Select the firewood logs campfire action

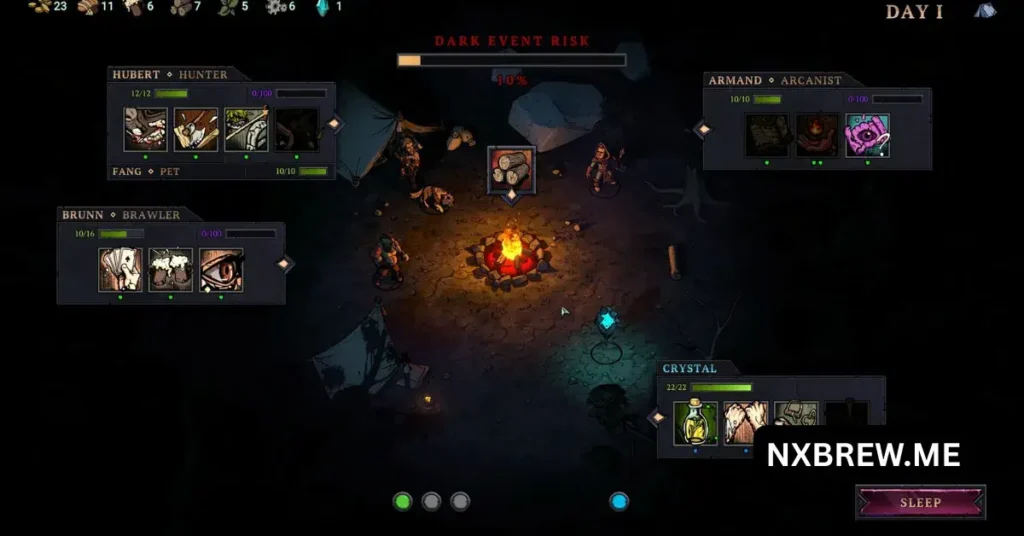pos(511,168)
